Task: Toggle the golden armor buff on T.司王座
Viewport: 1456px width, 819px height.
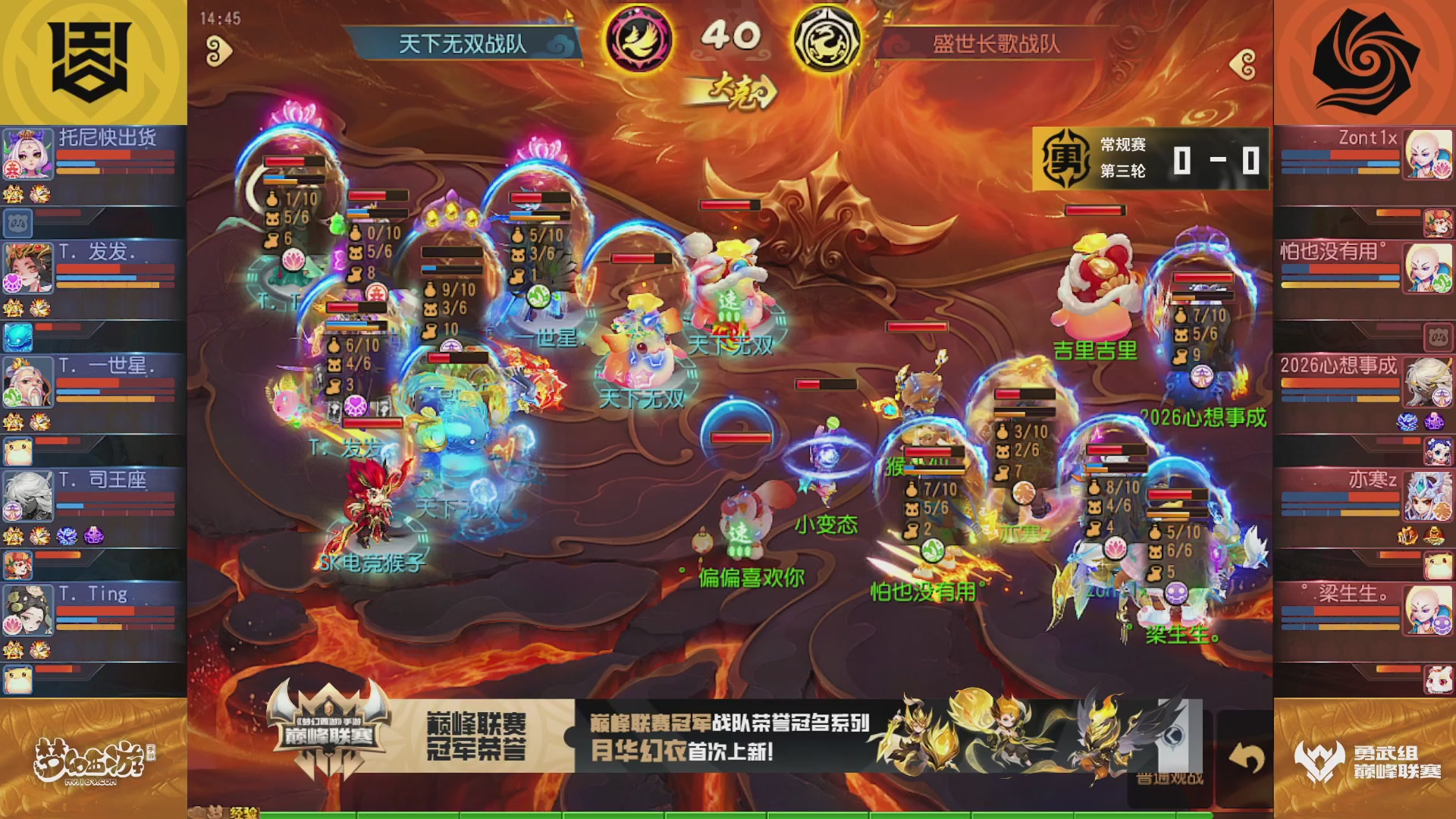Action: coord(13,535)
